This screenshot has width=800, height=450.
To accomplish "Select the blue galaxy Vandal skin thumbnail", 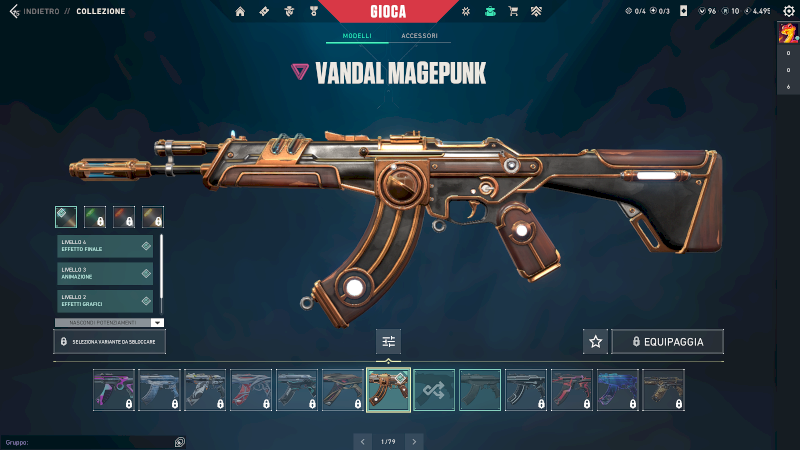I will point(617,390).
